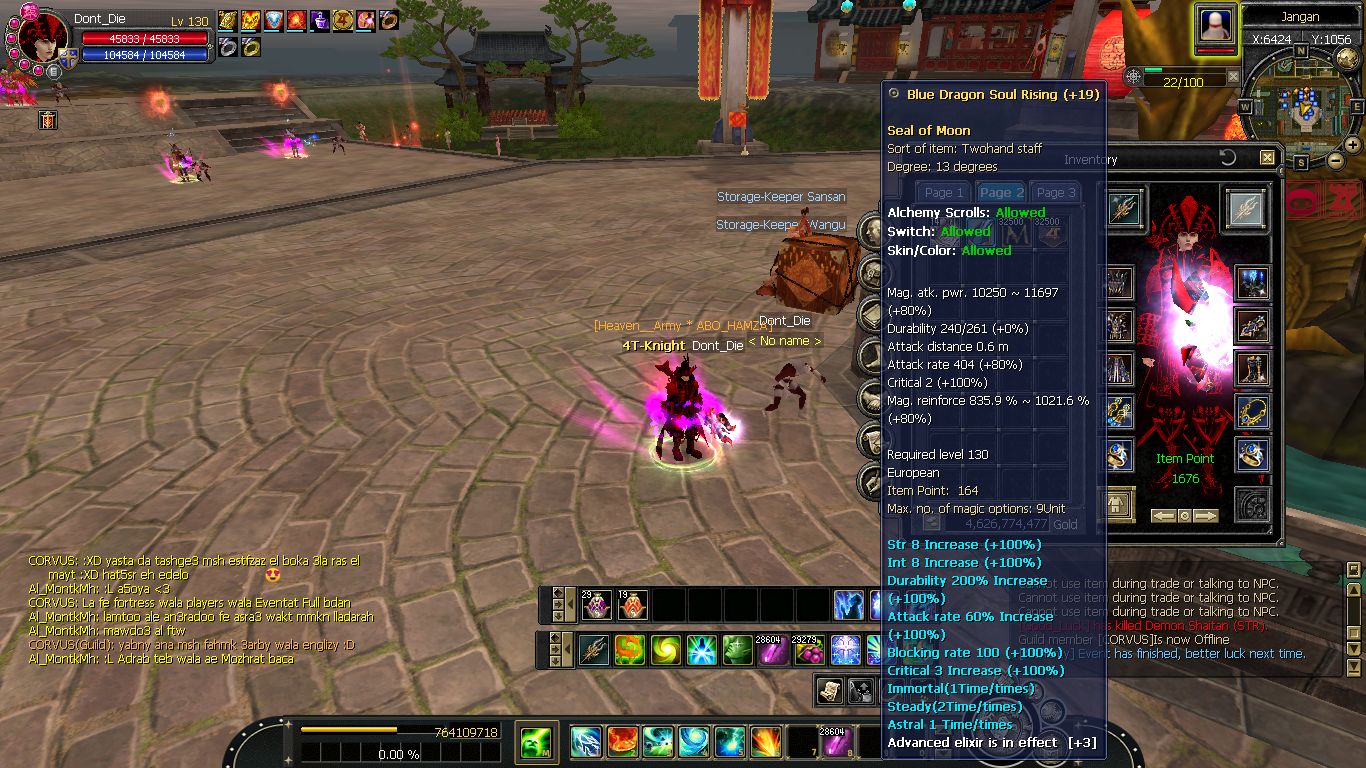The height and width of the screenshot is (768, 1366).
Task: Cast the lightning skill in slot one
Action: pyautogui.click(x=586, y=742)
